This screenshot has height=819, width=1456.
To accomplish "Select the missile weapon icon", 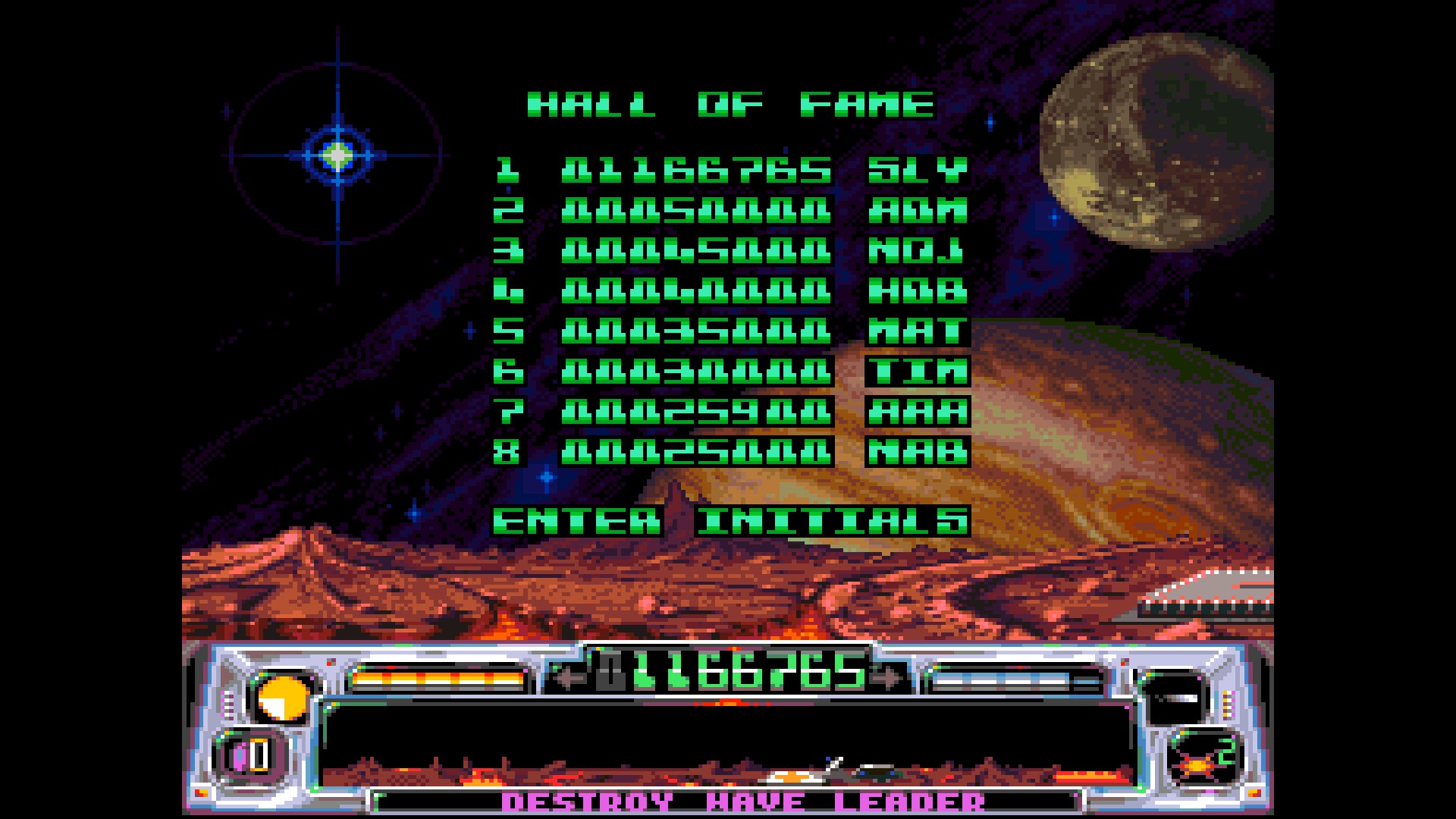I will coord(1174,698).
